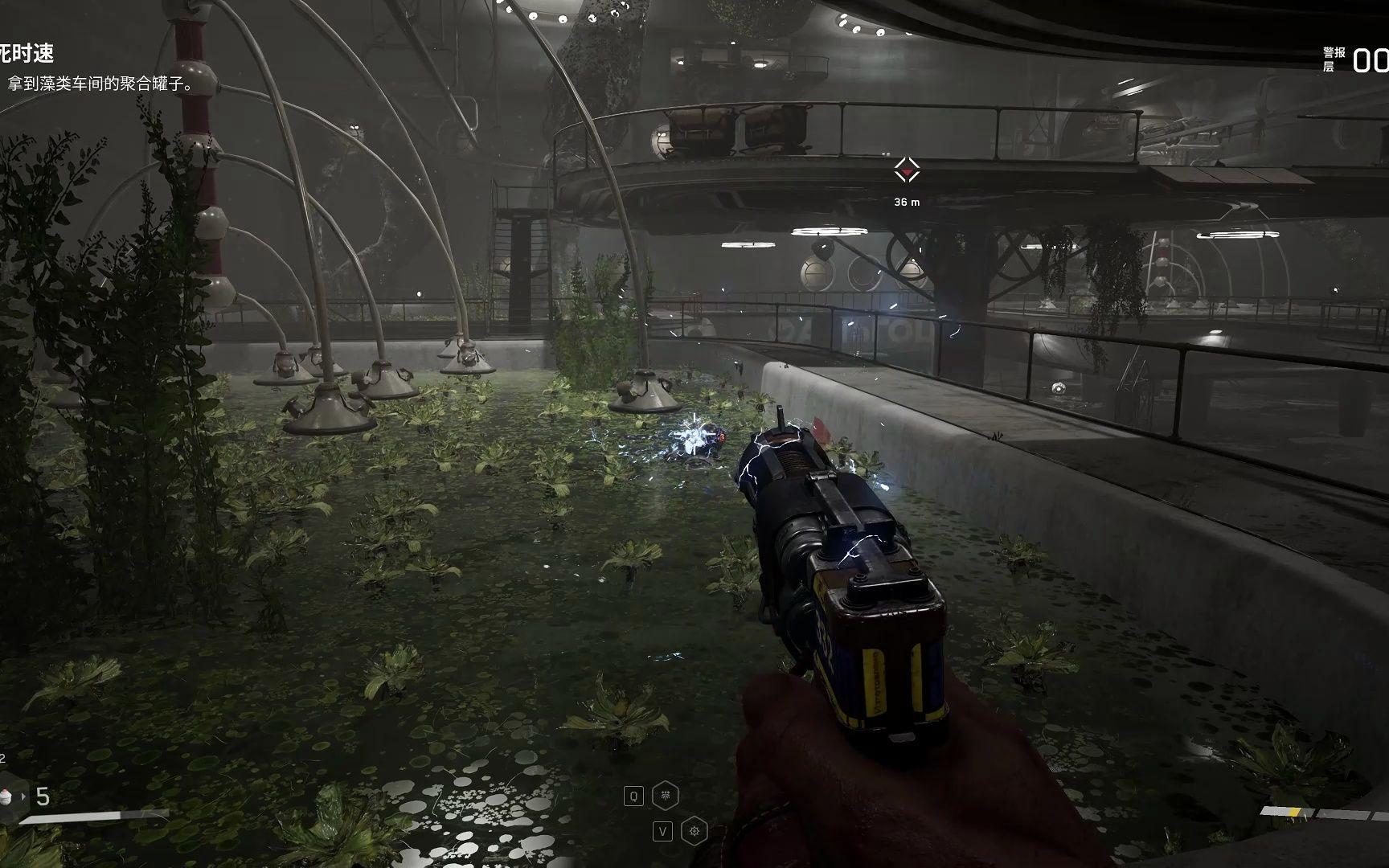Activate the upper hexagon glove ability icon

(666, 796)
